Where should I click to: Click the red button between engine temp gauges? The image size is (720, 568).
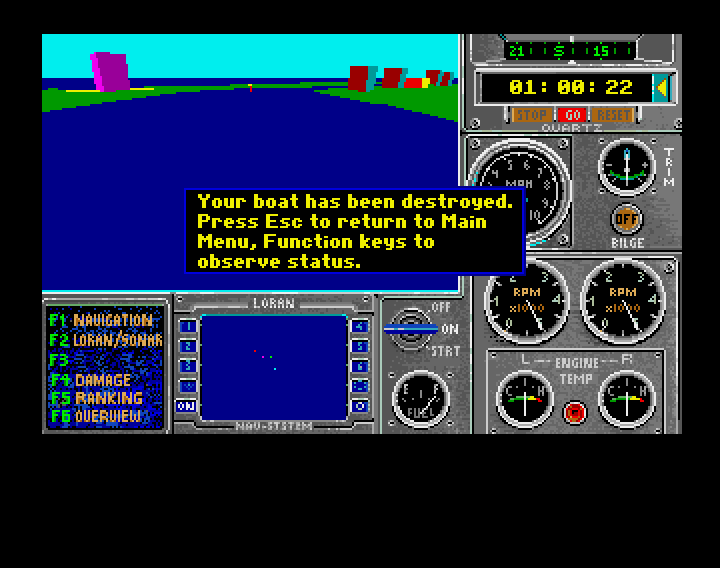pyautogui.click(x=575, y=410)
